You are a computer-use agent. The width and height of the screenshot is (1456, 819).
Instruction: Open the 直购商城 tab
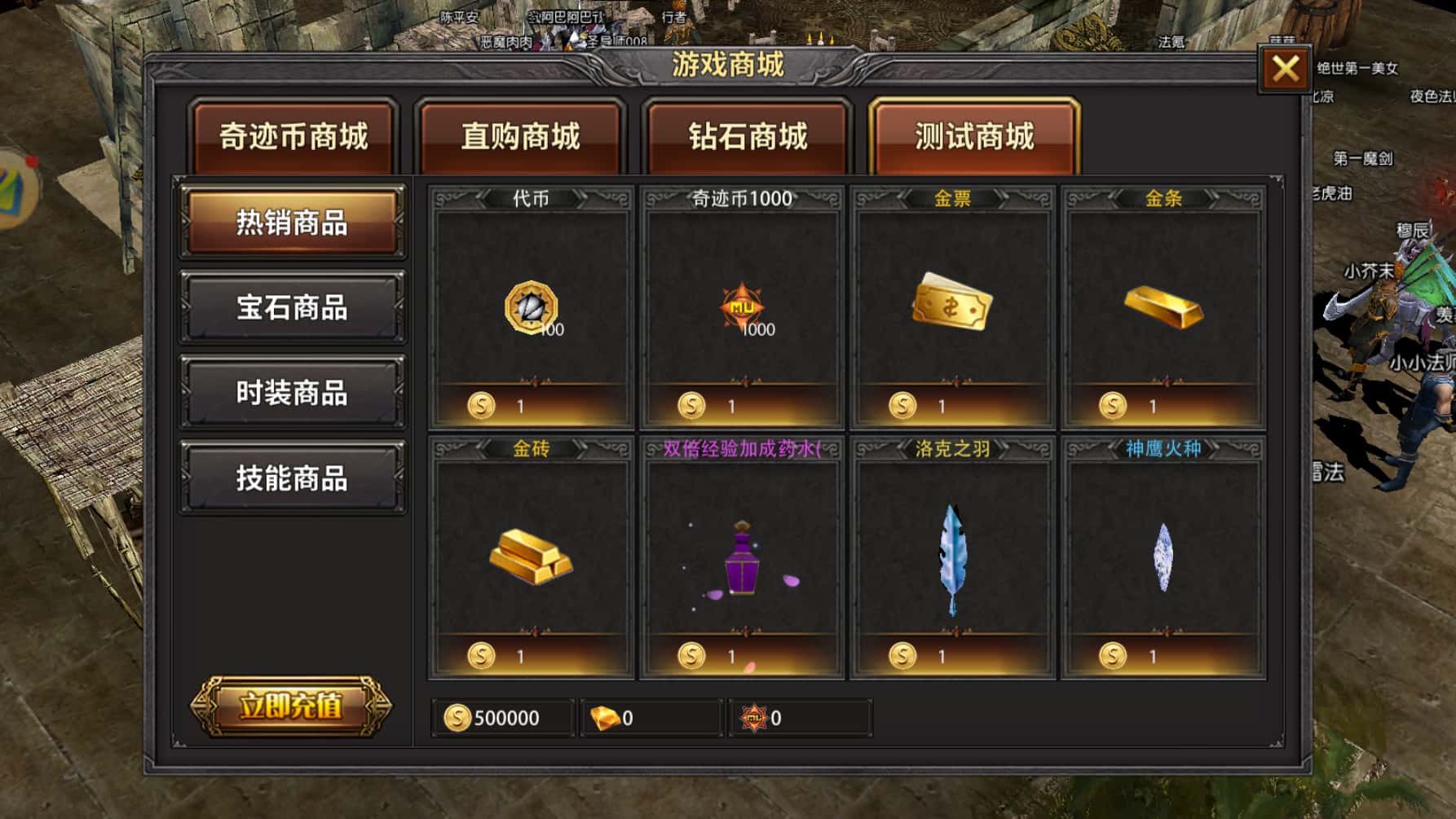(x=521, y=137)
